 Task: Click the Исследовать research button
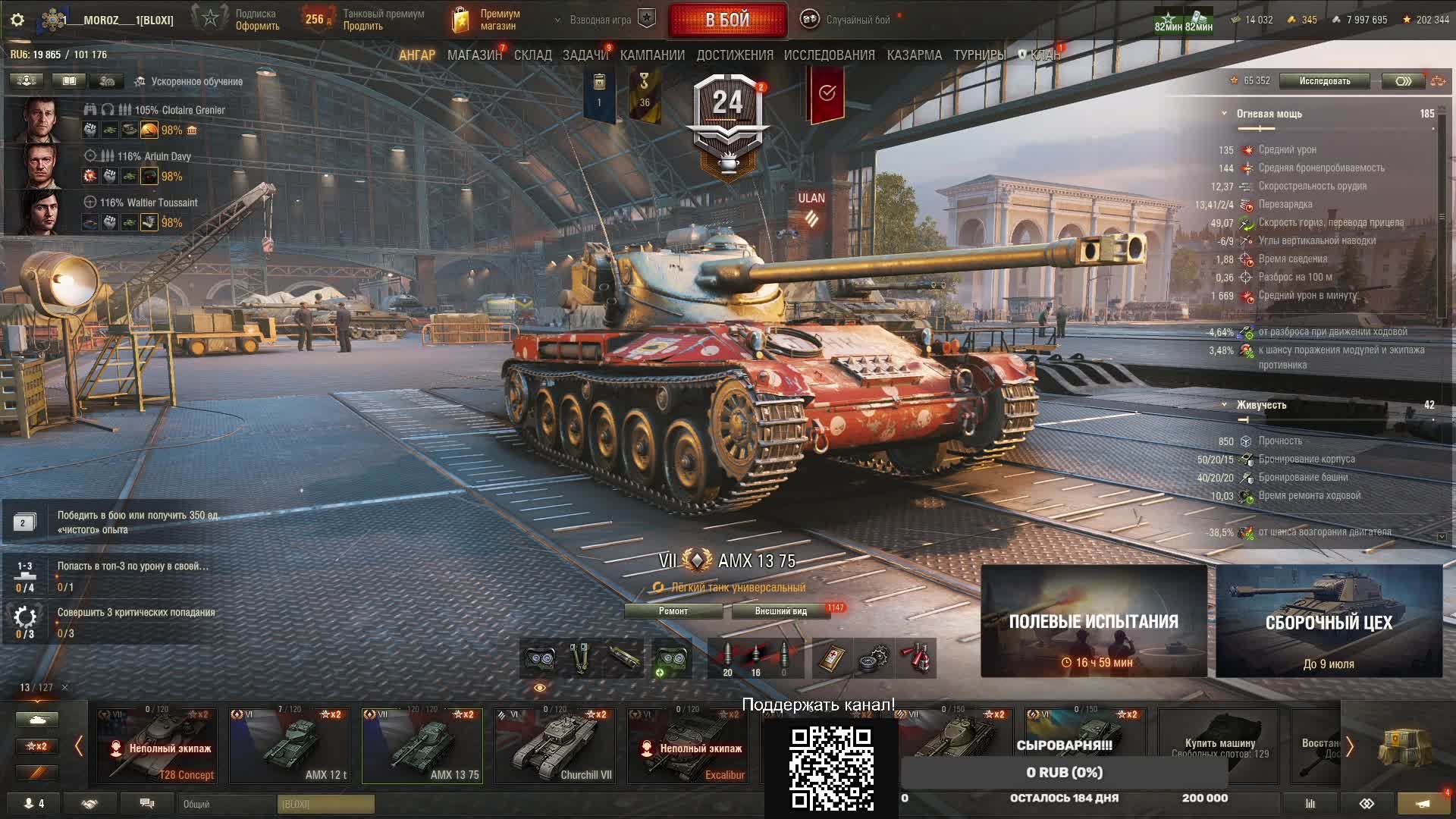click(1324, 81)
